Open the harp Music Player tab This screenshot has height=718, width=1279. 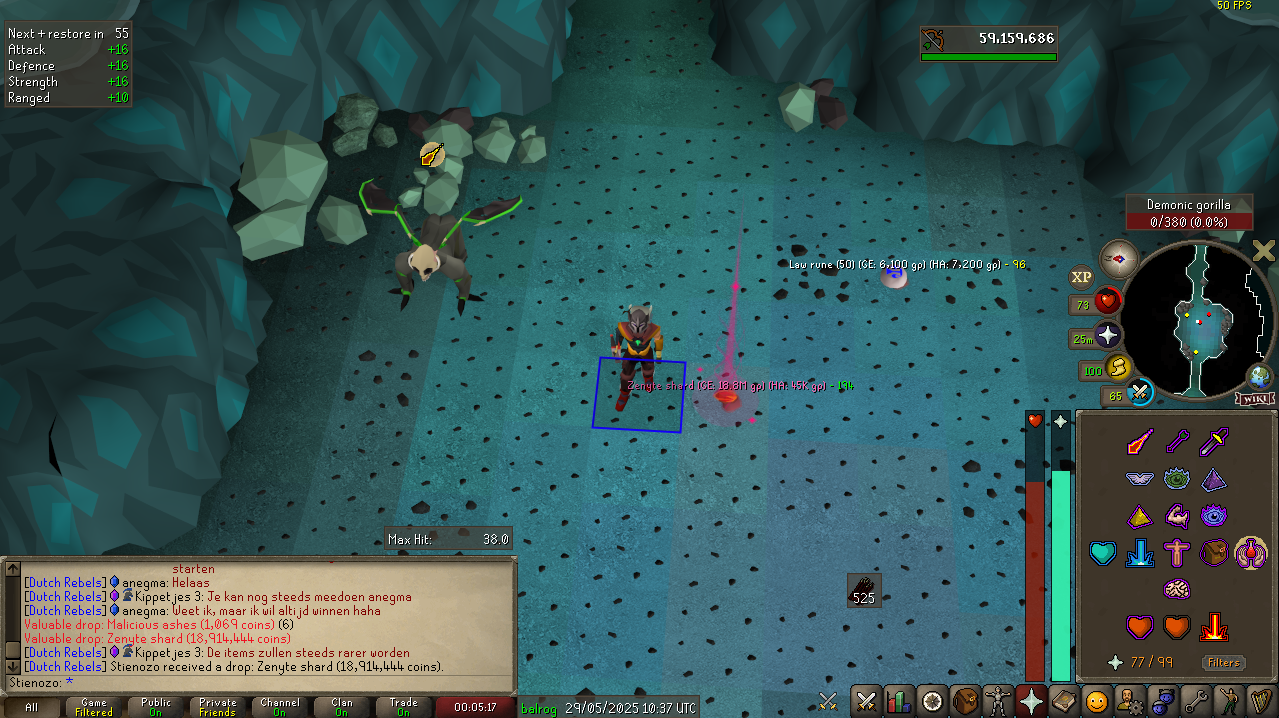pos(1261,700)
